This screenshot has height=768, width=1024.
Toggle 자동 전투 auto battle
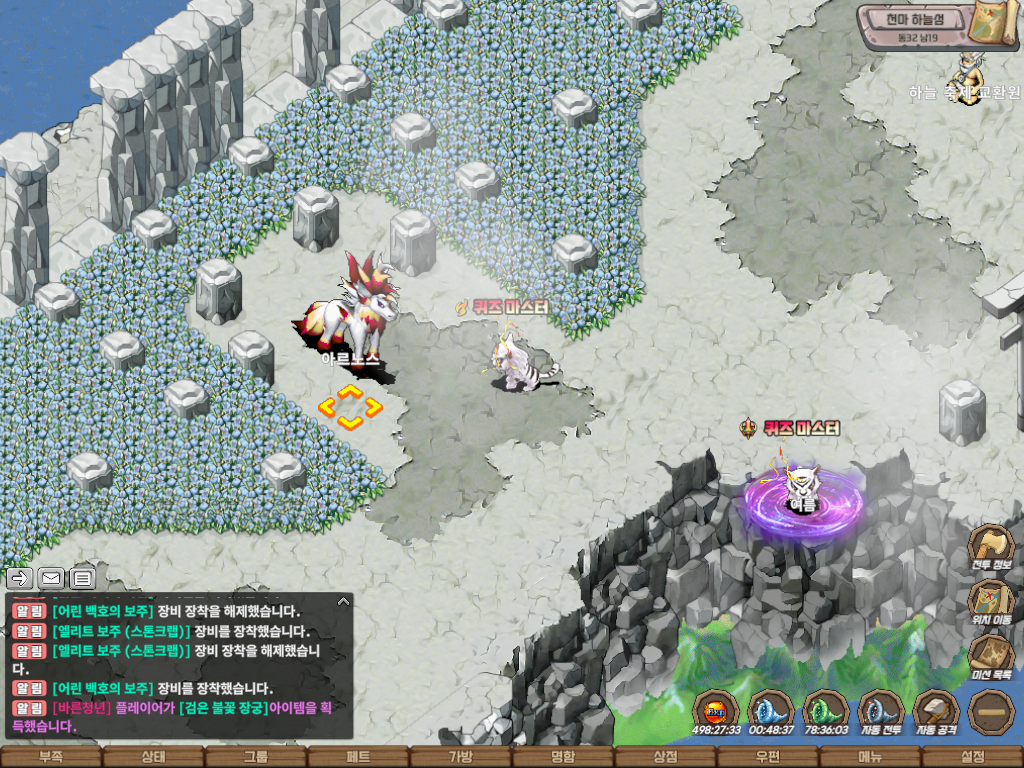(881, 711)
